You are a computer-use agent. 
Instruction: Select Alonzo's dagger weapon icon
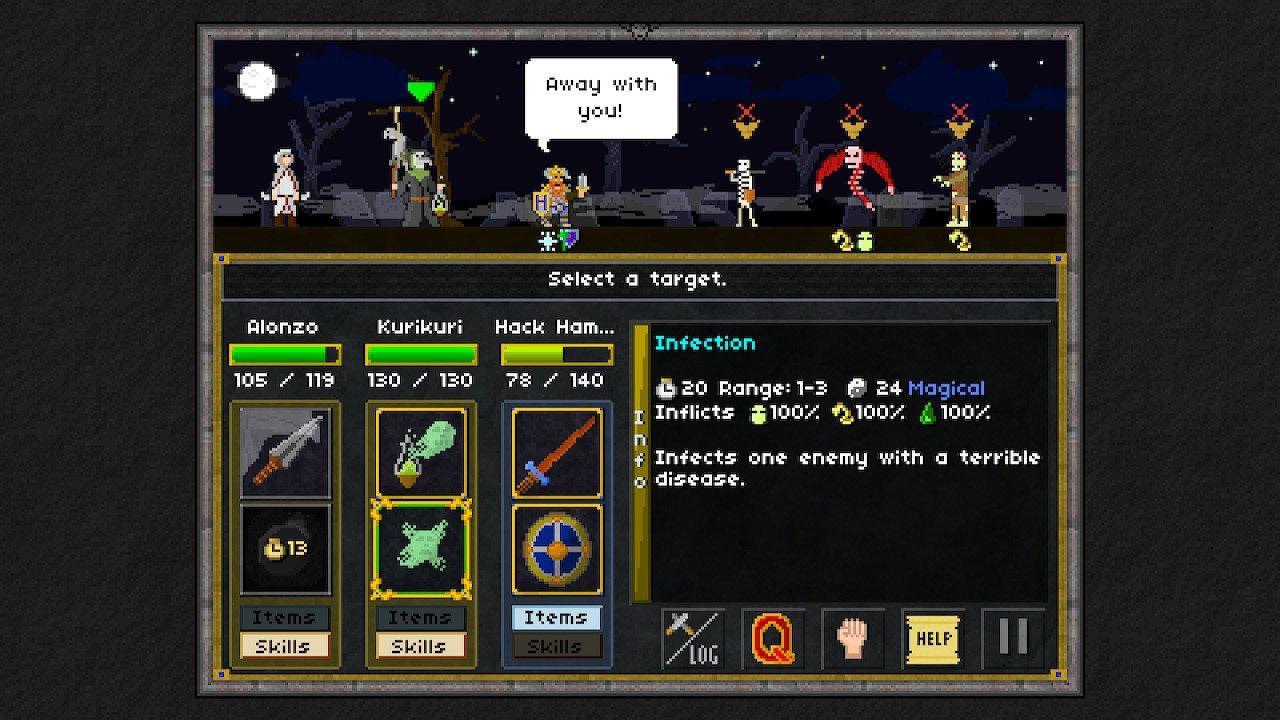pyautogui.click(x=286, y=452)
